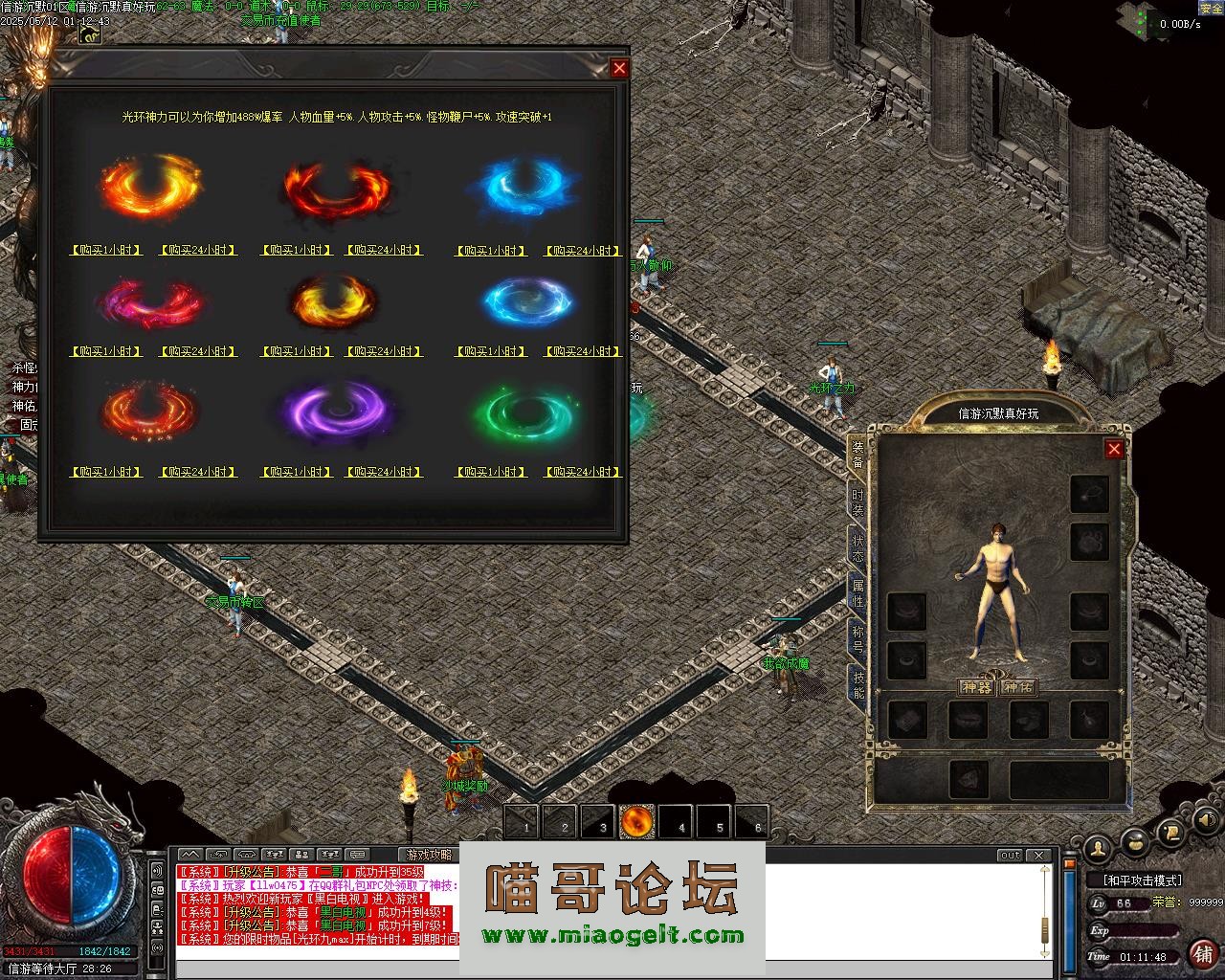
Task: Use the fireball skill in the hotbar
Action: click(x=637, y=821)
